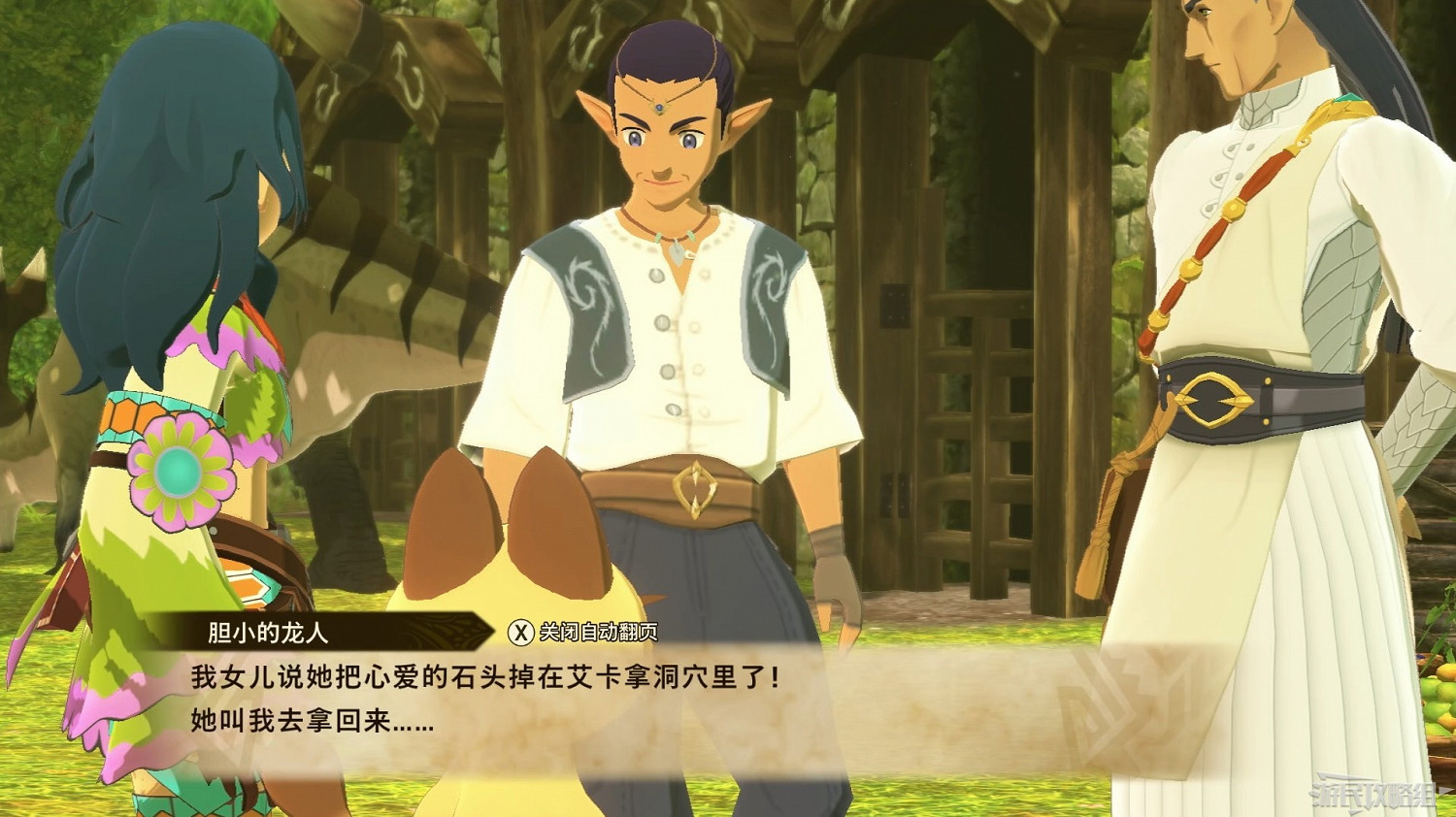Click the NPC's forehead gem ornament
Image resolution: width=1456 pixels, height=817 pixels.
tap(658, 107)
